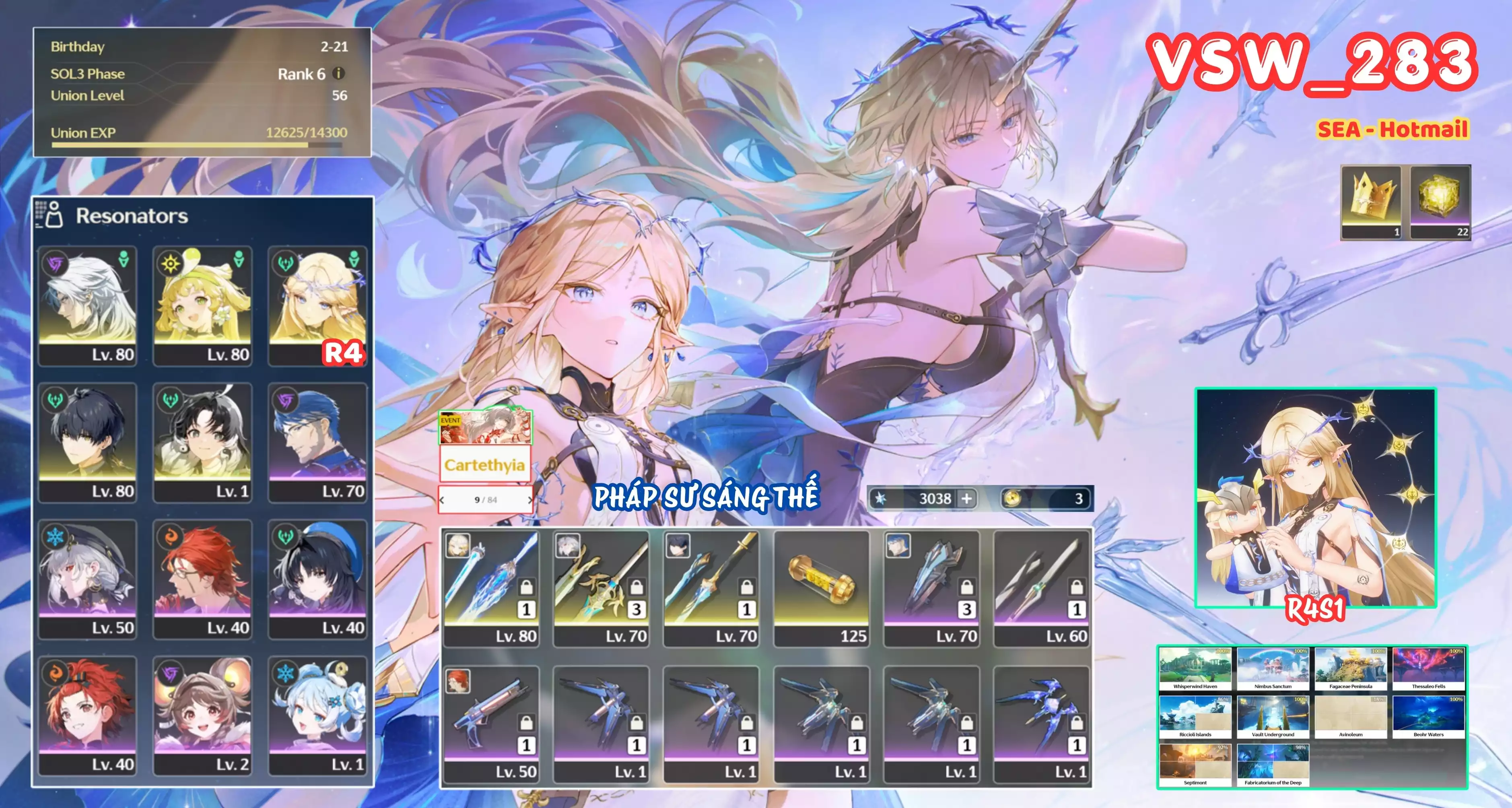Open the Septimont region thumbnail

(x=1195, y=765)
